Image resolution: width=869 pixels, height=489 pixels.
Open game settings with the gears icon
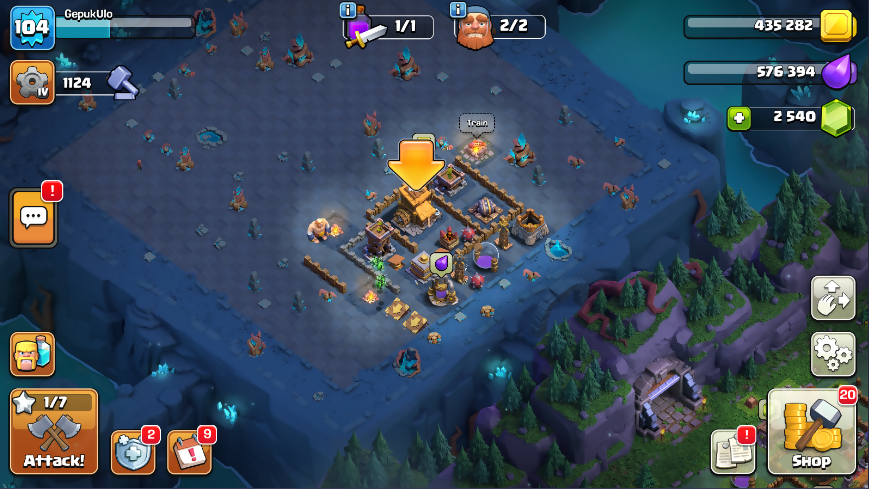pos(832,353)
